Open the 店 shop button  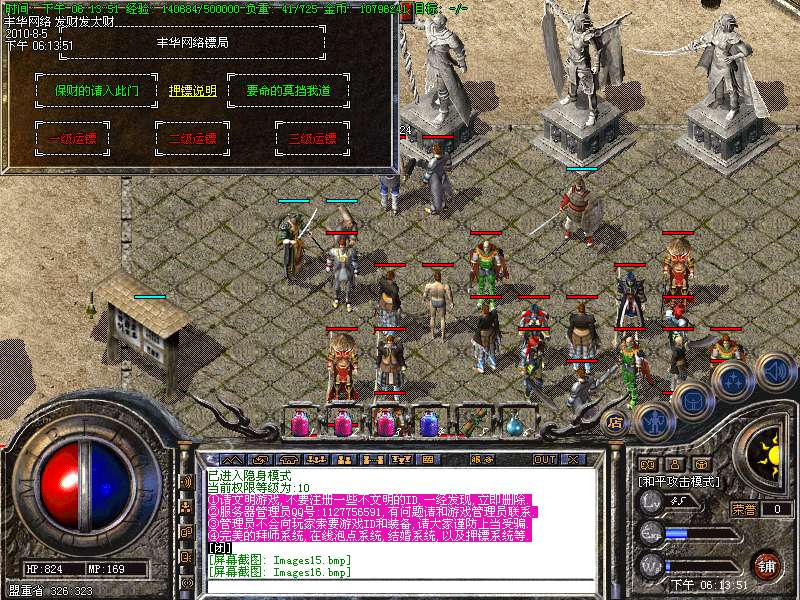click(614, 419)
